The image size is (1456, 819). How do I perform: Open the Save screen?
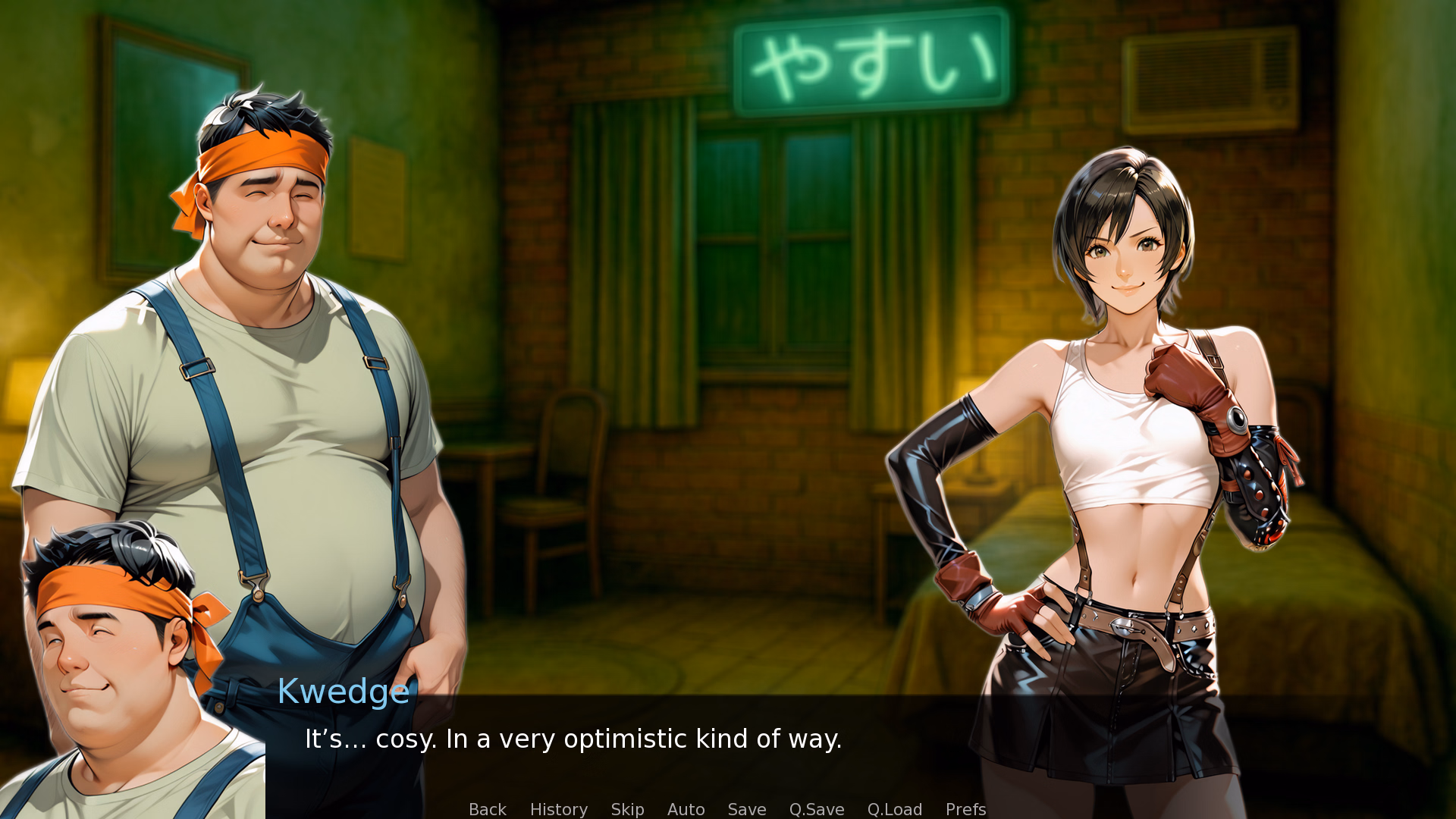(746, 809)
